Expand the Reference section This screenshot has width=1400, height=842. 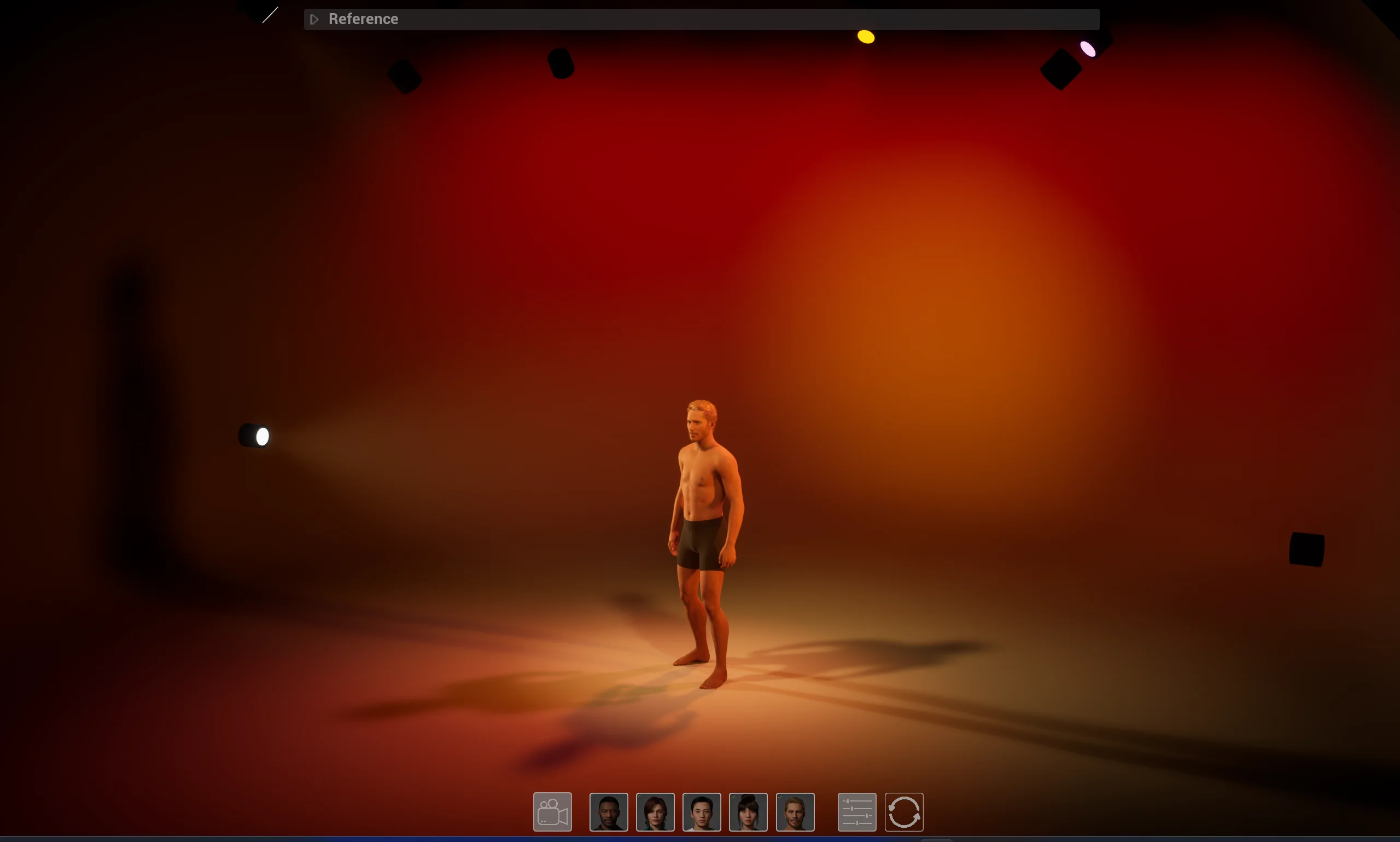(x=314, y=19)
